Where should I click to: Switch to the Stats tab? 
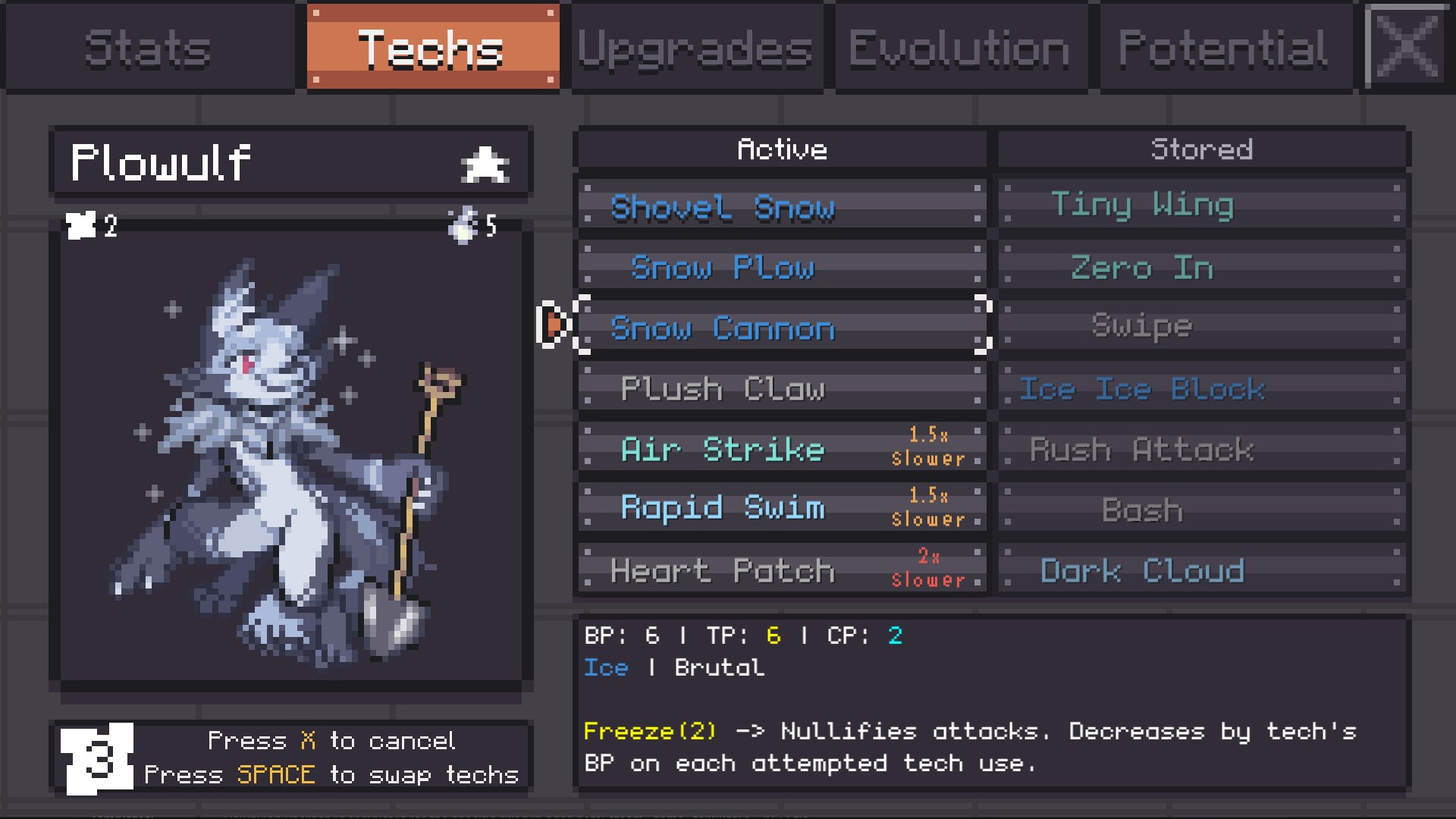pos(147,47)
